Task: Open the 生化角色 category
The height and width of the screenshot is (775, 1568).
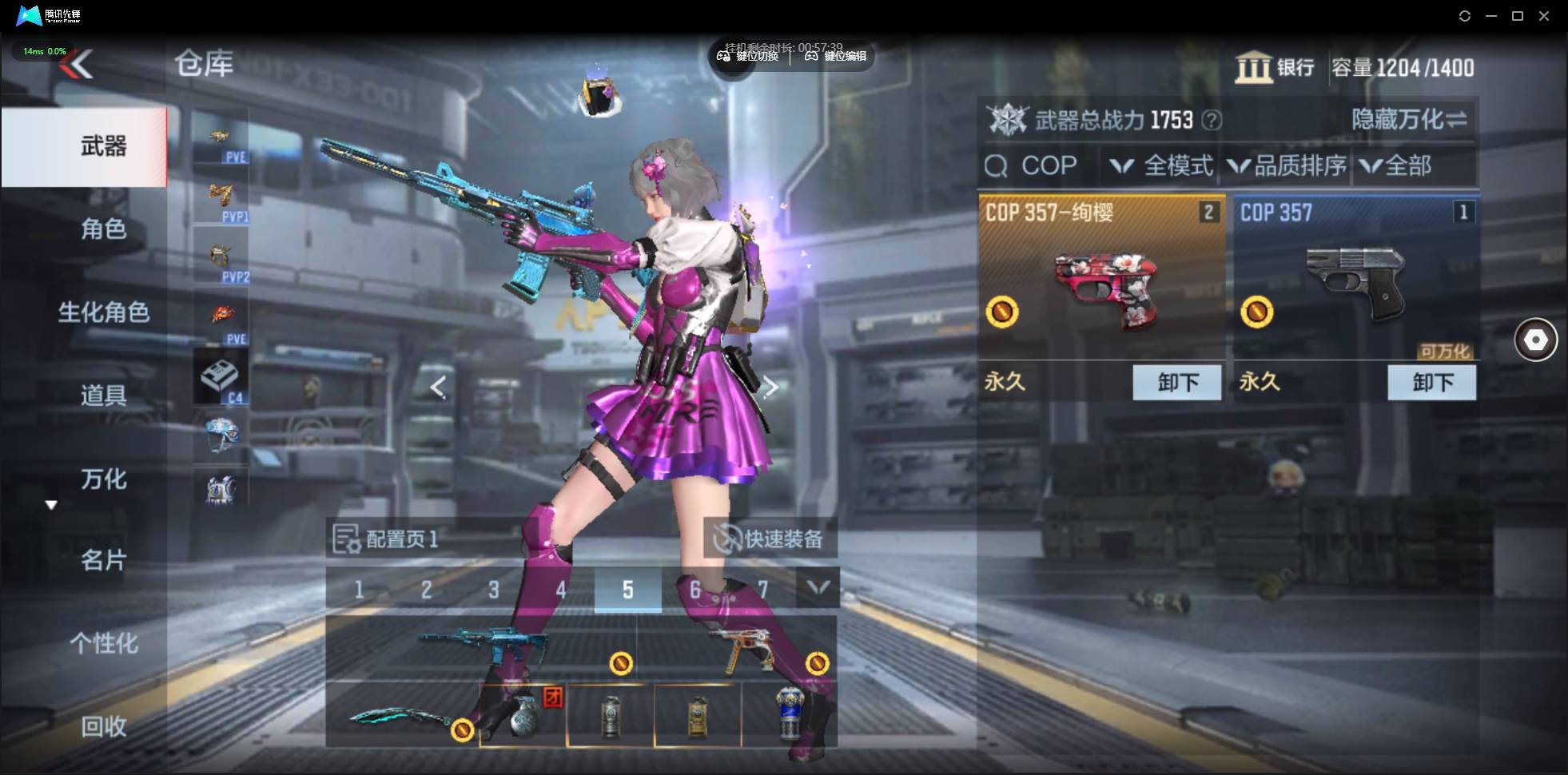Action: click(x=103, y=312)
